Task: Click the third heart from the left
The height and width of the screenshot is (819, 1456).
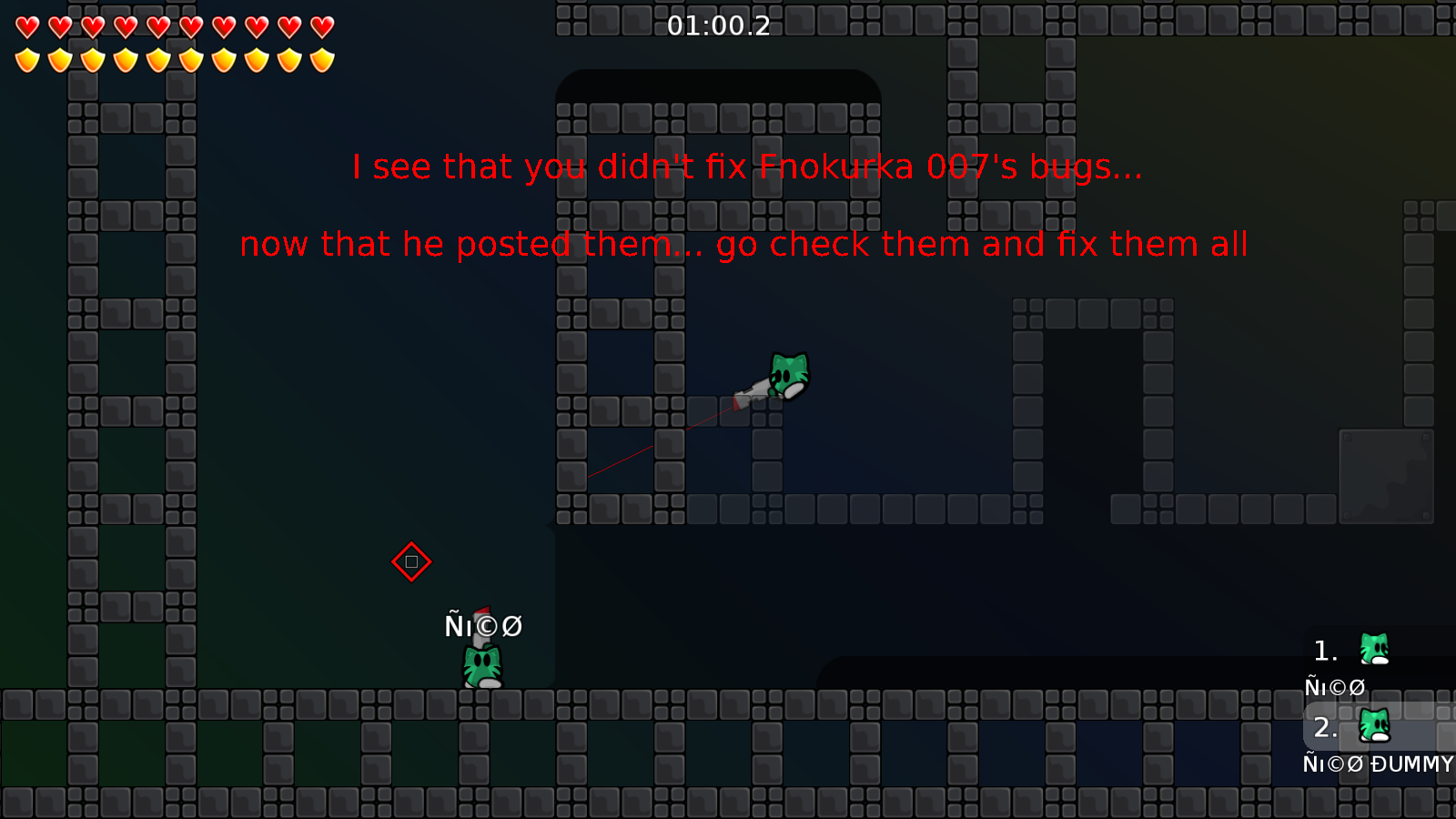Action: 92,27
